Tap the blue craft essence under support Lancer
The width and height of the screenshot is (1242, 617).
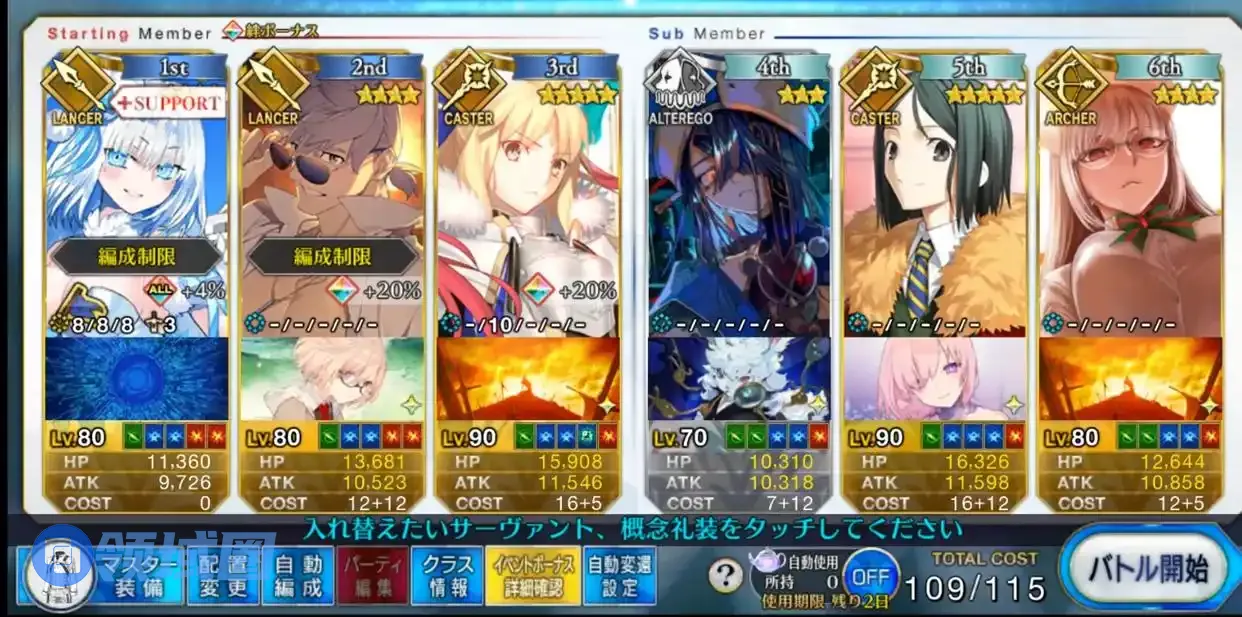(136, 379)
